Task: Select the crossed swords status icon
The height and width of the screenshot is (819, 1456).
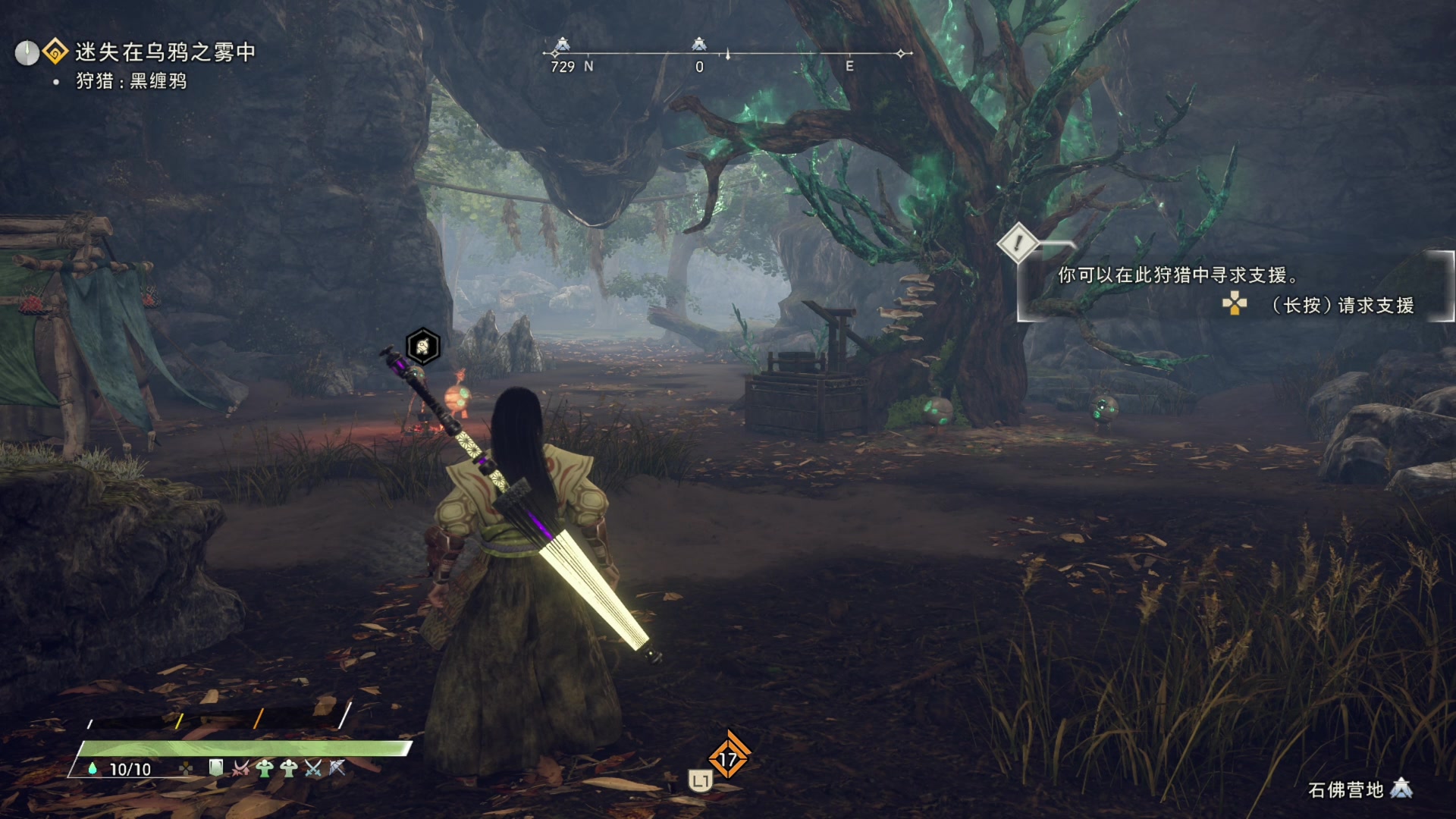Action: point(312,769)
